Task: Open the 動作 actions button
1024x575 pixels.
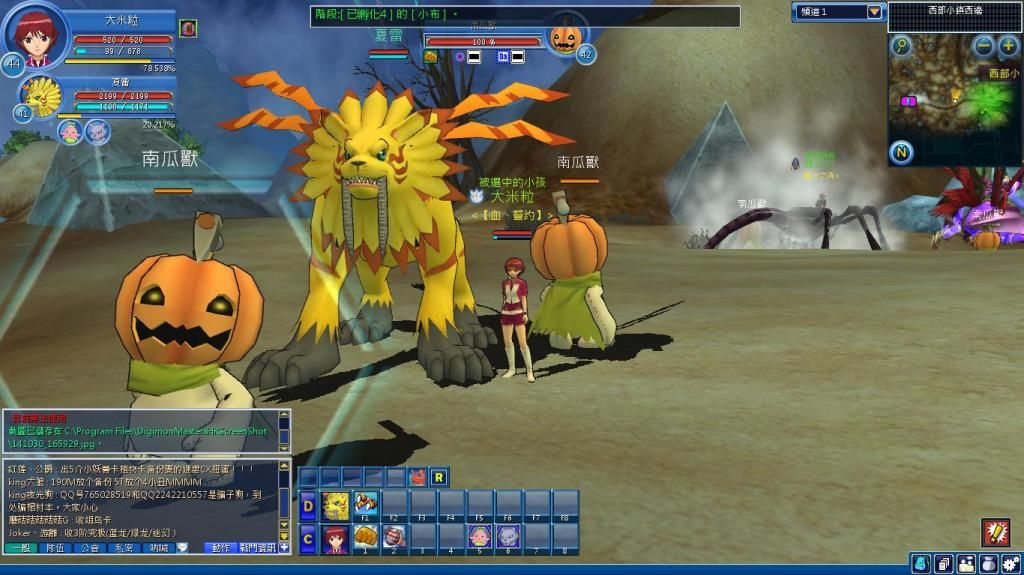Action: click(220, 548)
